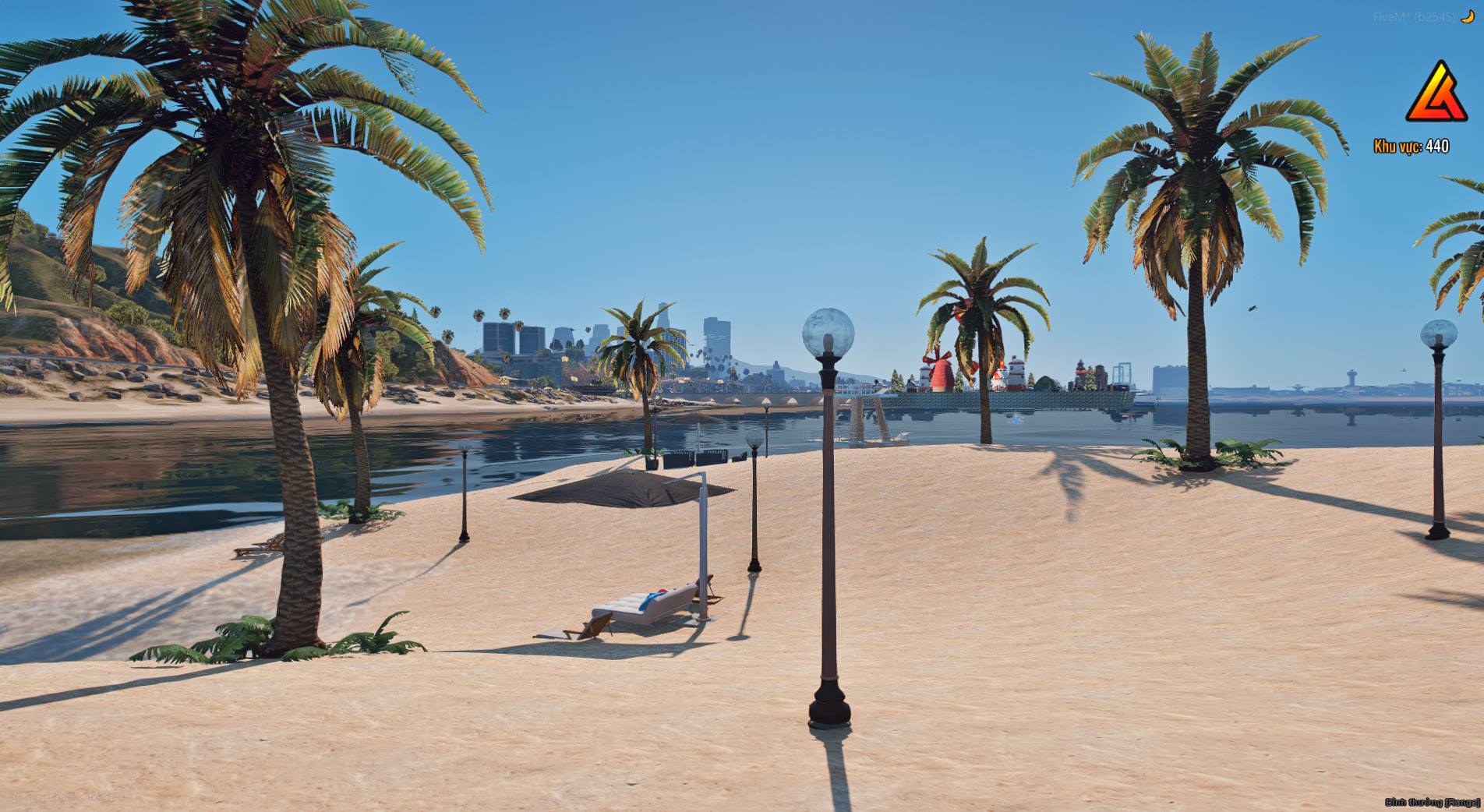
Task: Click the crescent moon icon
Action: tap(1467, 16)
